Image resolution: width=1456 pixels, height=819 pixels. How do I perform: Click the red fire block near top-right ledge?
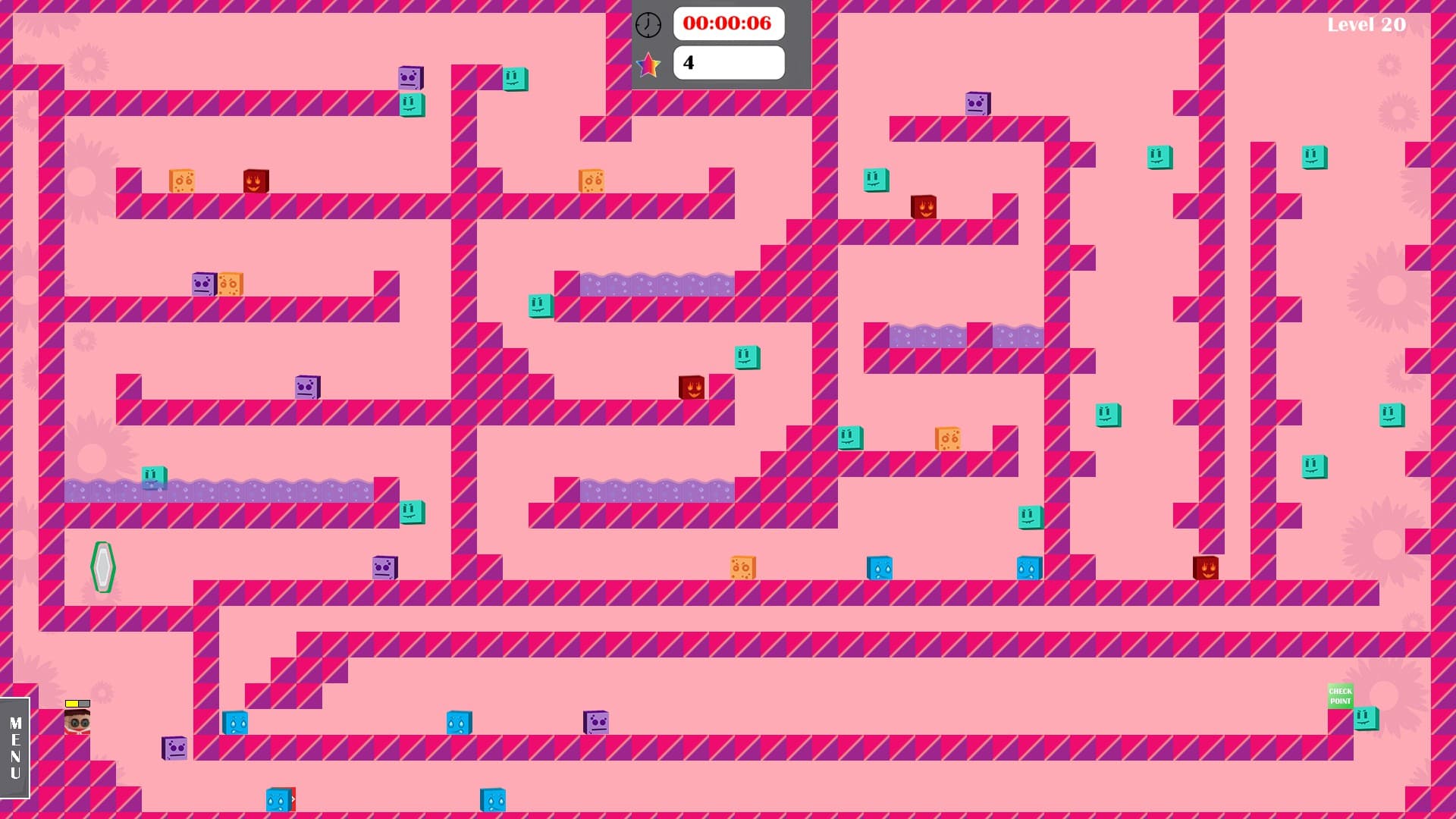pyautogui.click(x=924, y=205)
